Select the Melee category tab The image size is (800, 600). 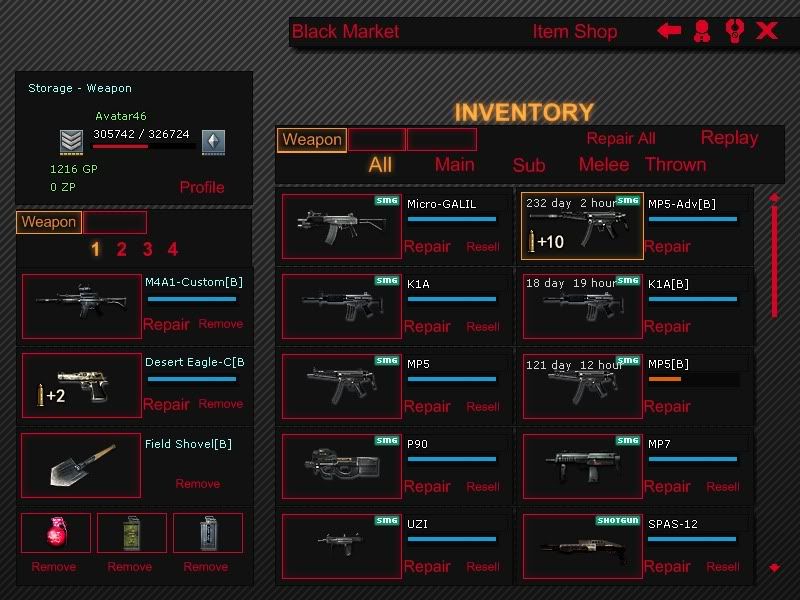[x=604, y=165]
